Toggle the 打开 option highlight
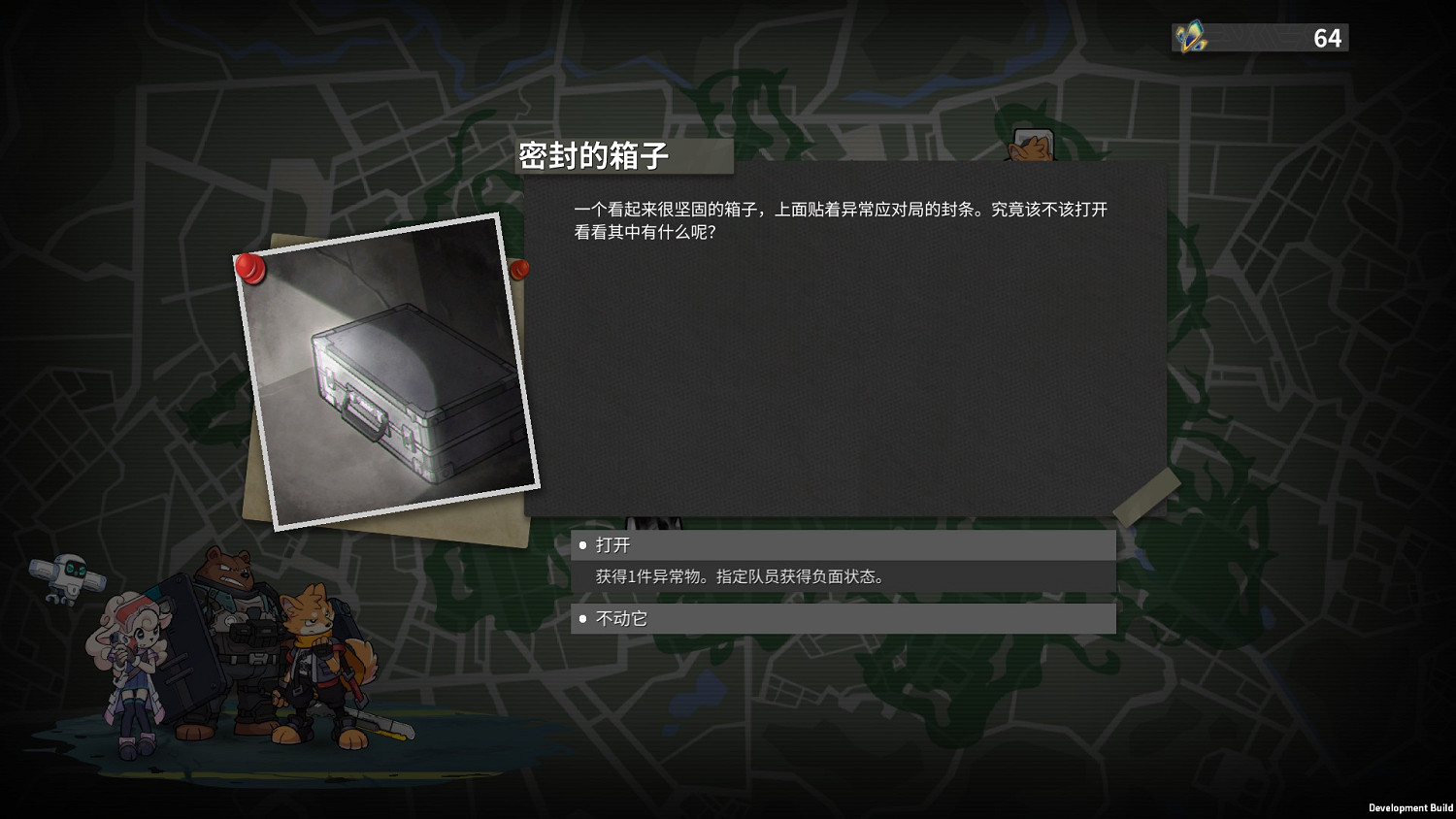This screenshot has width=1456, height=819. click(843, 545)
